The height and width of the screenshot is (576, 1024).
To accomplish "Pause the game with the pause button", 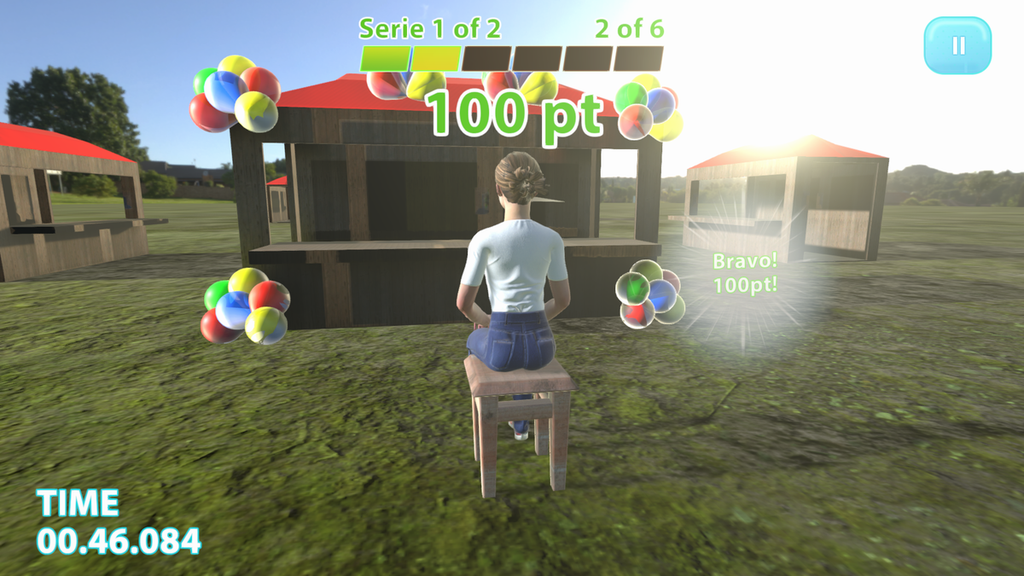I will pos(957,46).
